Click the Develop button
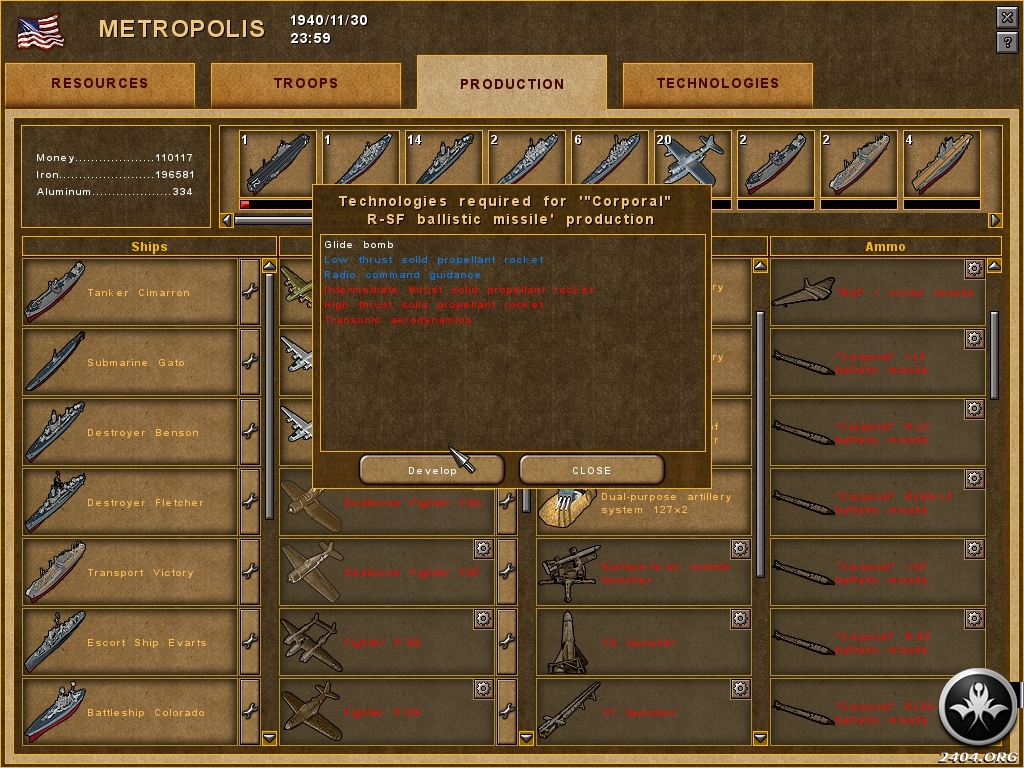Viewport: 1024px width, 768px height. click(x=432, y=470)
